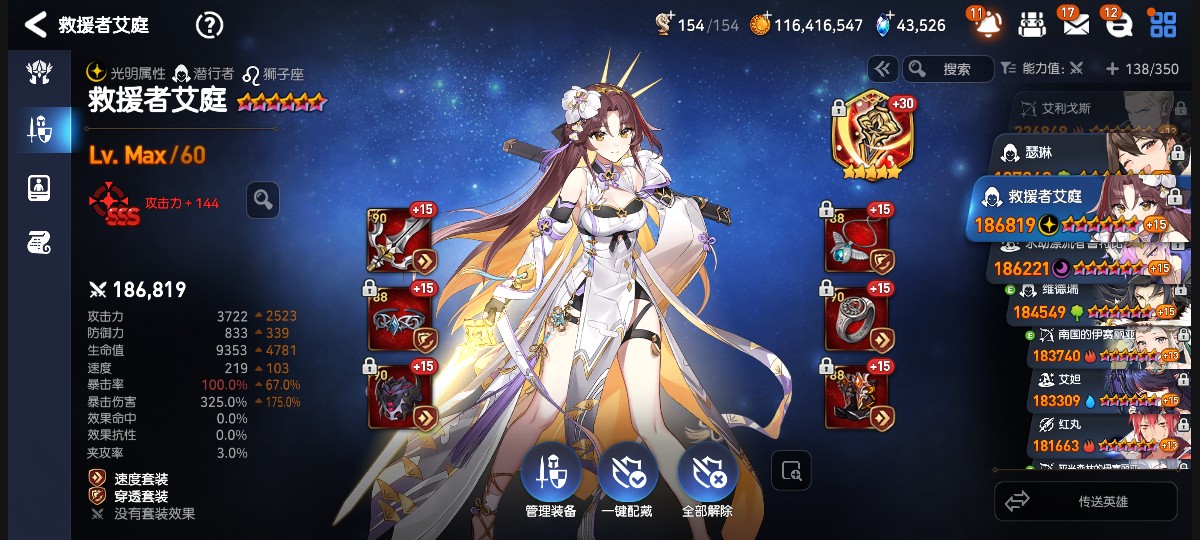Switch to the scroll tab in sidebar
Screen dimensions: 1200x540
coord(40,242)
